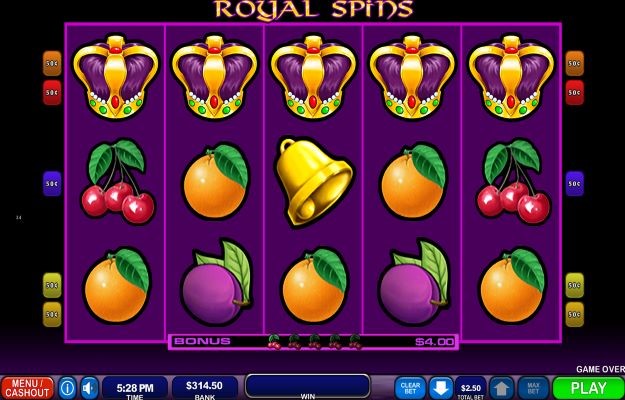The image size is (625, 400).
Task: Choose the red 50¢ payline marker right of the reels
Action: point(574,93)
